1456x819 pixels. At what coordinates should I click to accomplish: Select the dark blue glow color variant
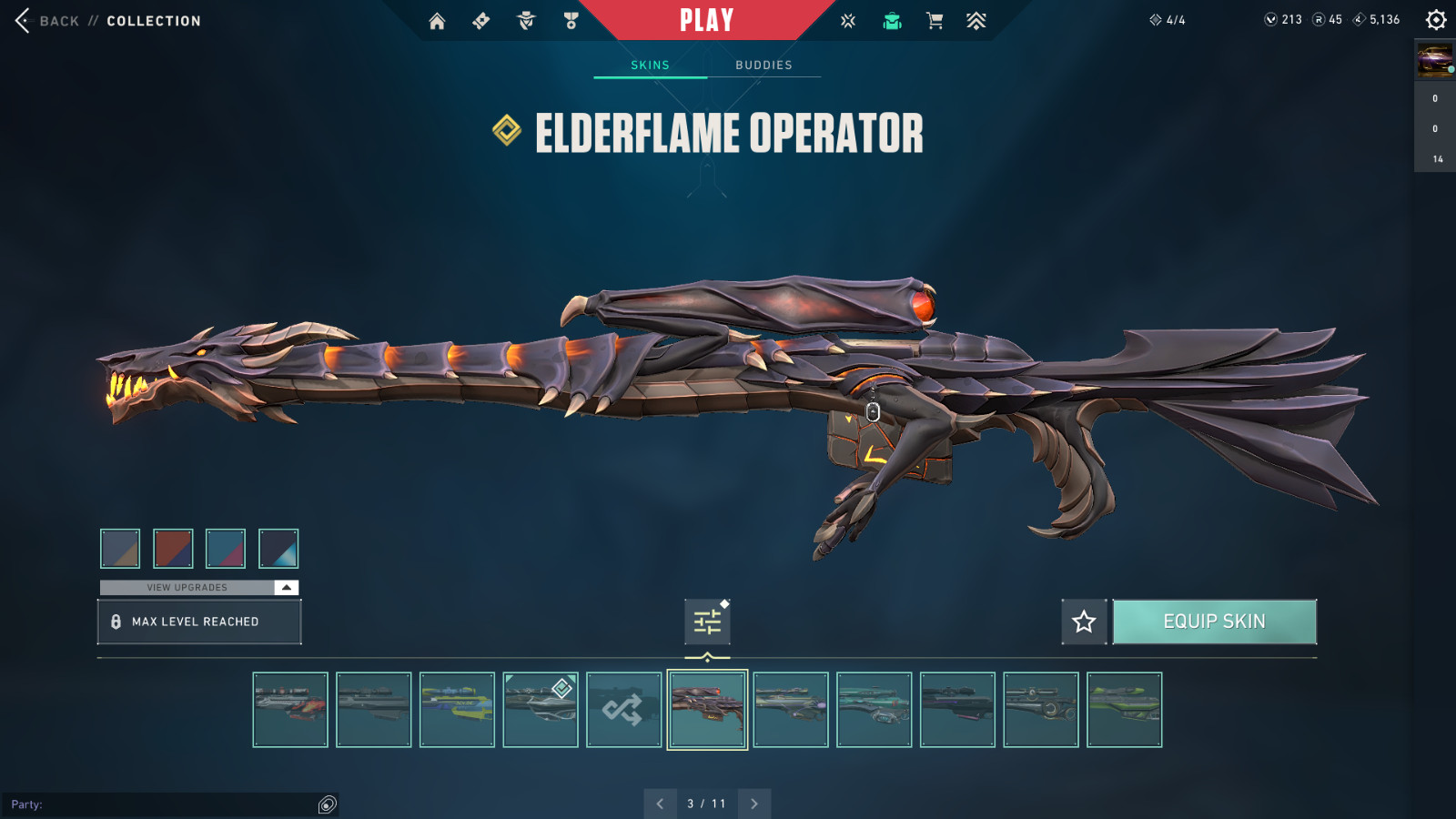[x=278, y=548]
